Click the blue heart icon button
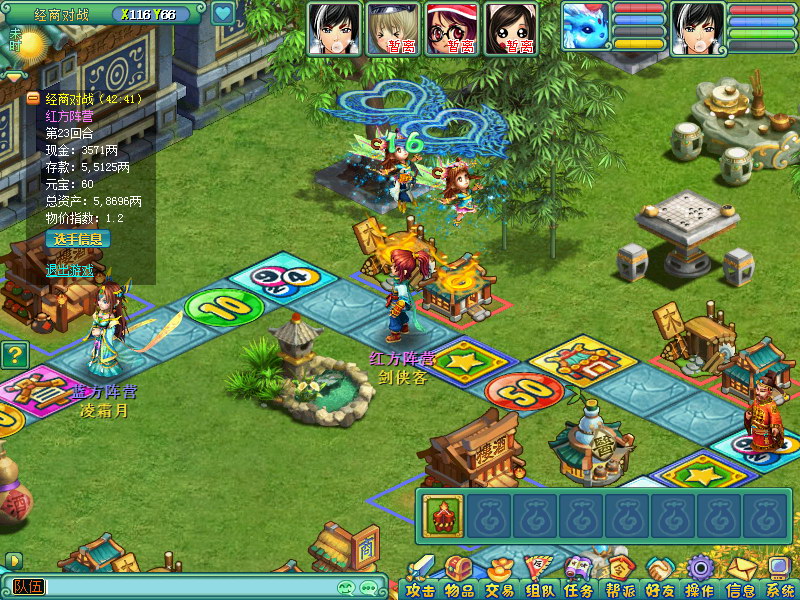 pos(222,14)
